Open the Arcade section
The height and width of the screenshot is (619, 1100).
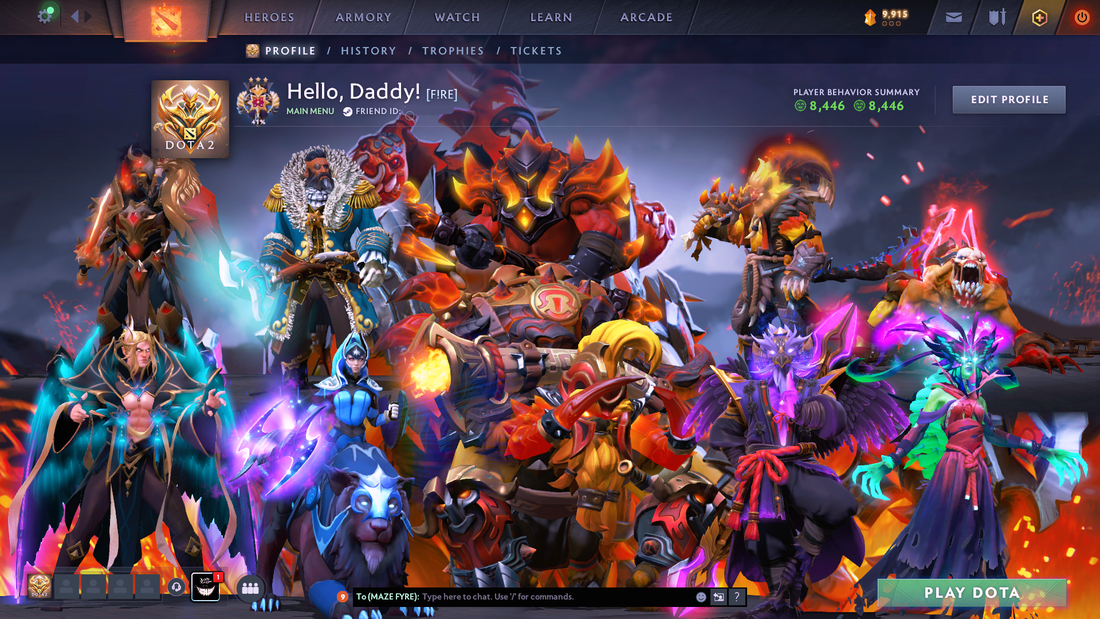click(646, 17)
